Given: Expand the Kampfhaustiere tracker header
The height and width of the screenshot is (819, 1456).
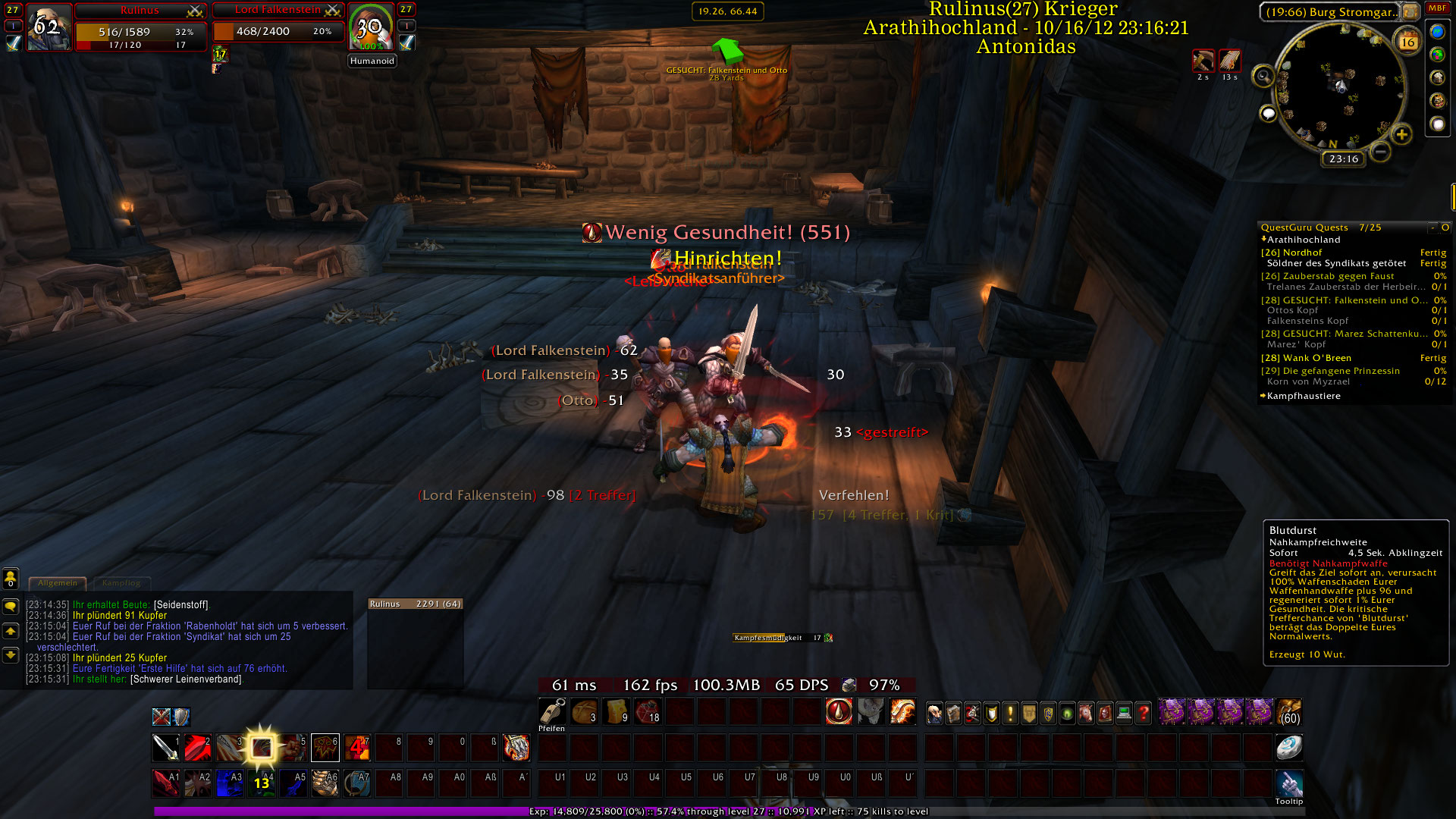Looking at the screenshot, I should (1303, 396).
